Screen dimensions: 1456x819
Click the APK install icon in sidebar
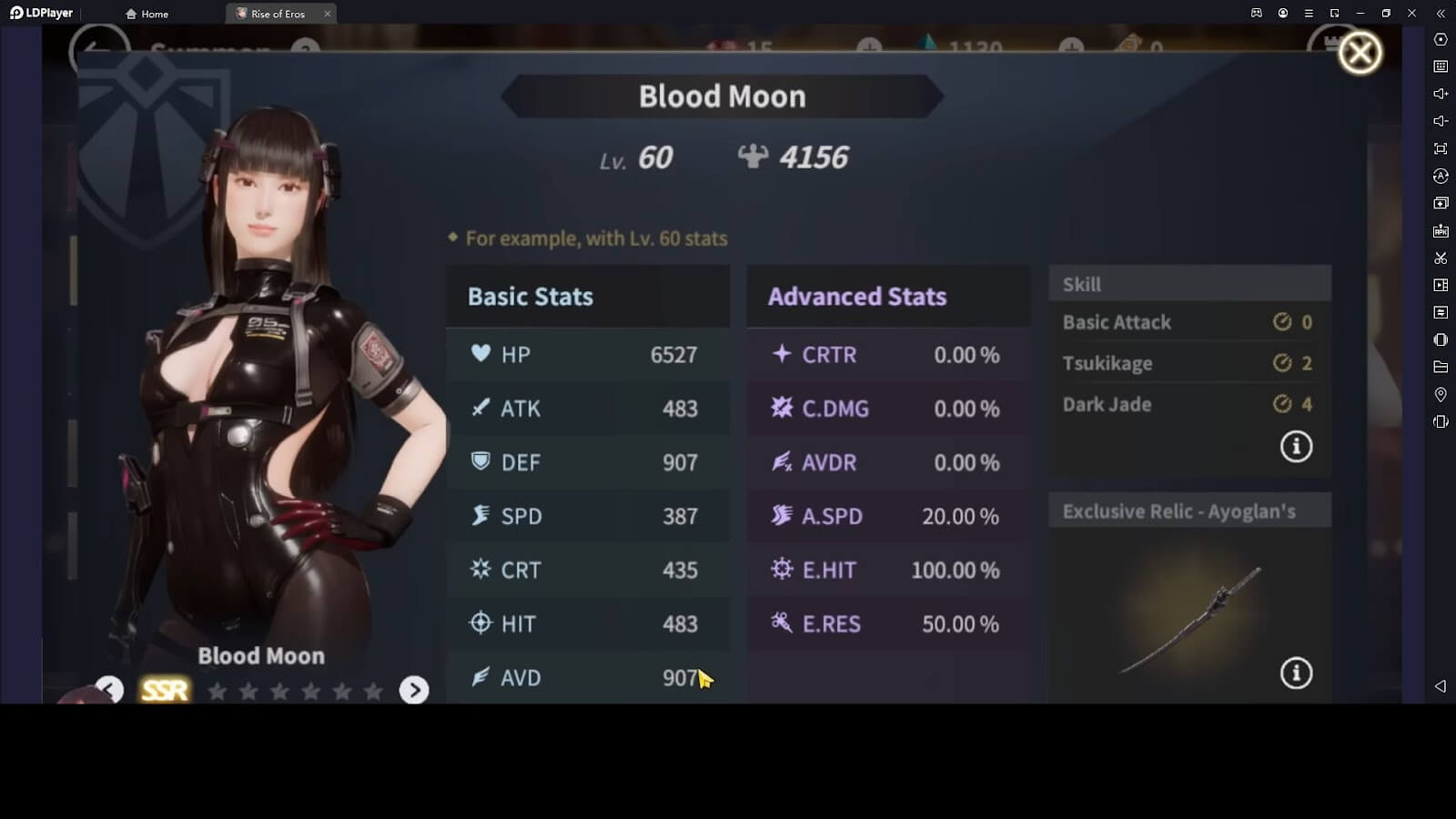1441,230
